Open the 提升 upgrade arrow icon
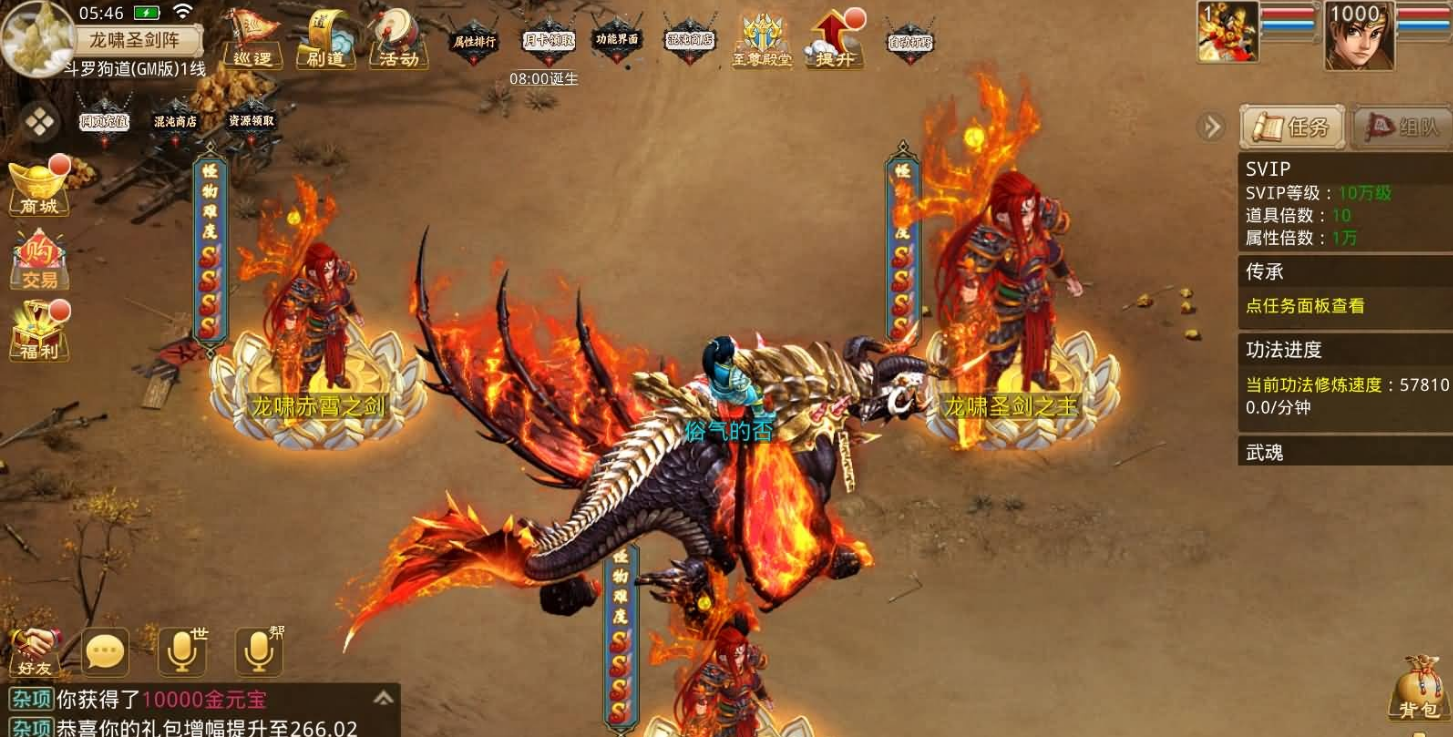 click(834, 39)
